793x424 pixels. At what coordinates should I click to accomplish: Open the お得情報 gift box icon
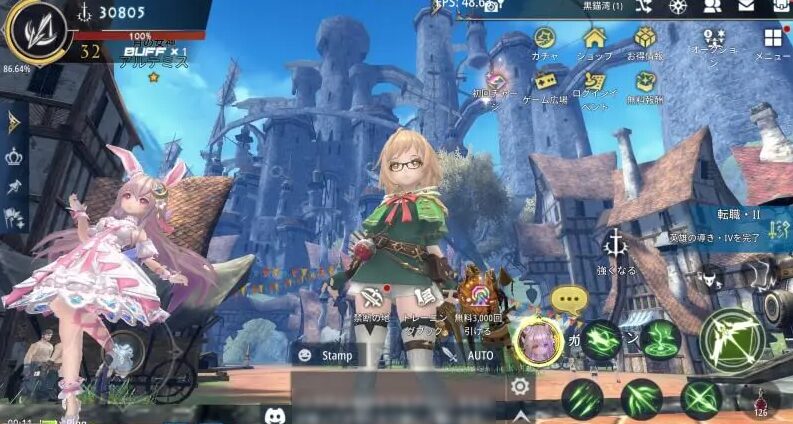click(645, 39)
